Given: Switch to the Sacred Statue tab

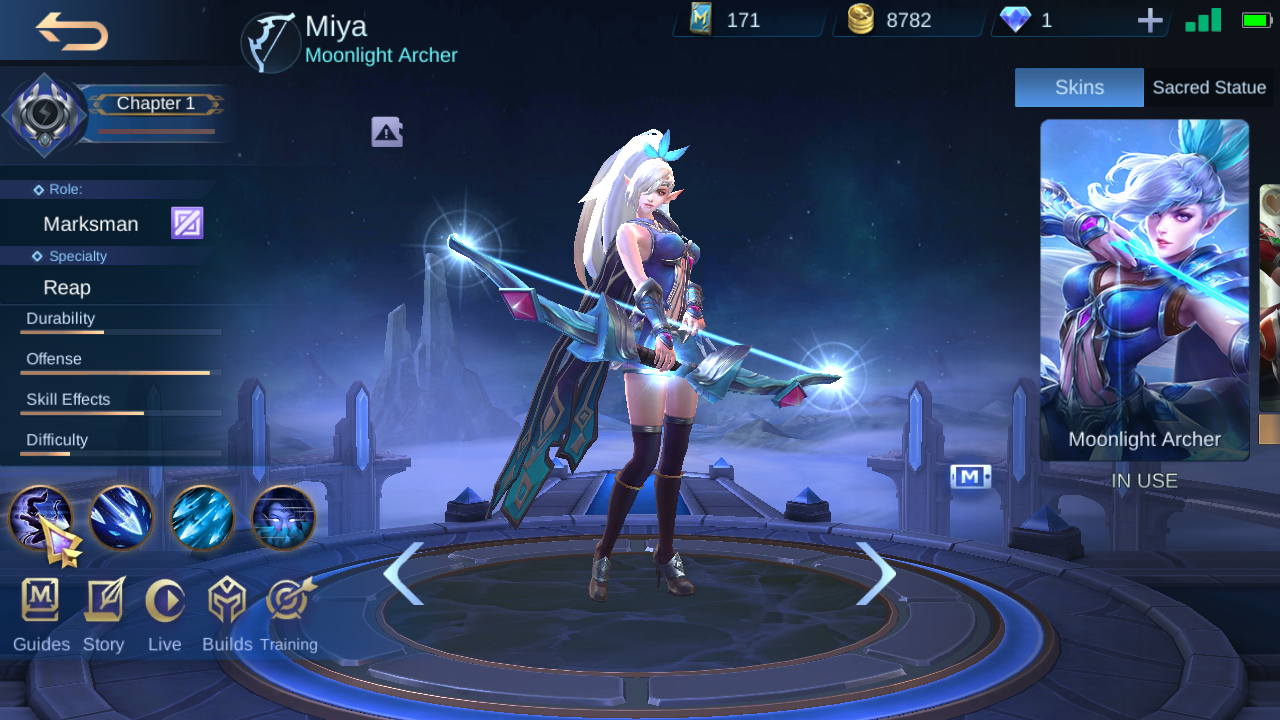Looking at the screenshot, I should click(1209, 87).
